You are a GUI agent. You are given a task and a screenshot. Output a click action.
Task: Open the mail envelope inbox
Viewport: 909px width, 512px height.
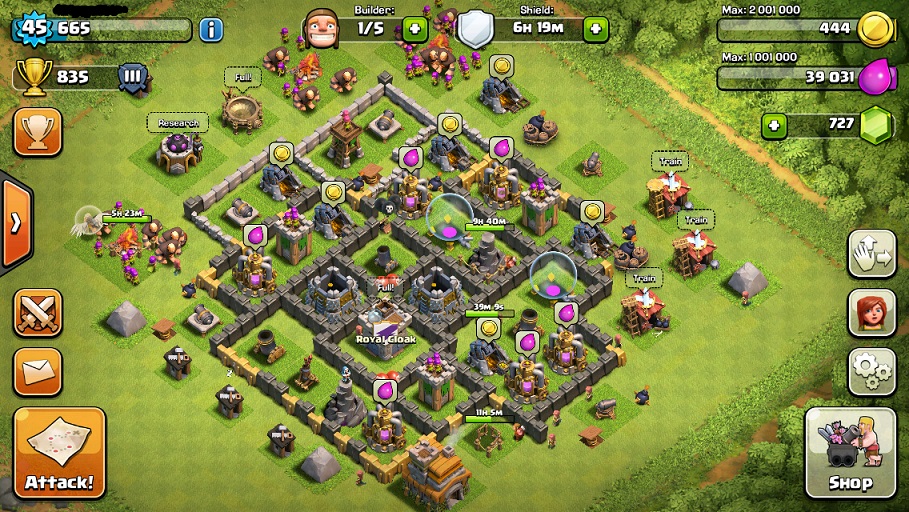37,371
